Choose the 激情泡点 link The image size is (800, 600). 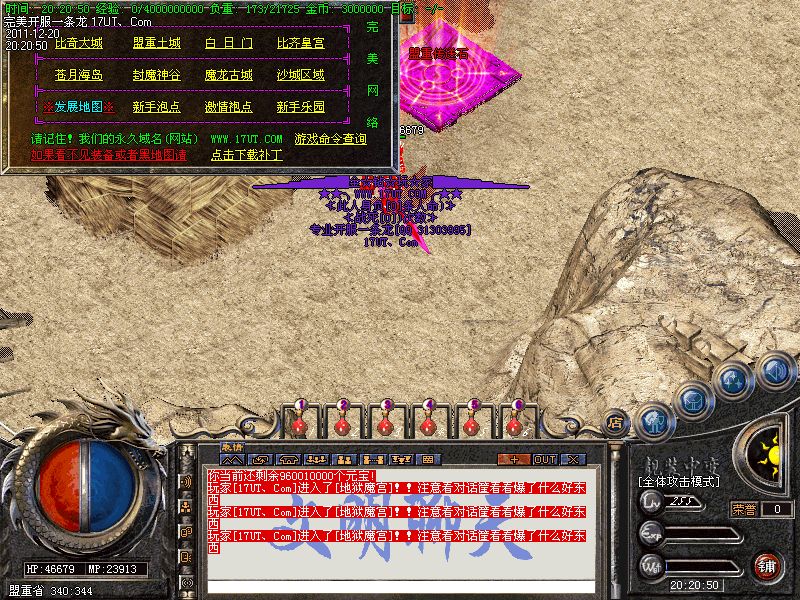point(229,106)
